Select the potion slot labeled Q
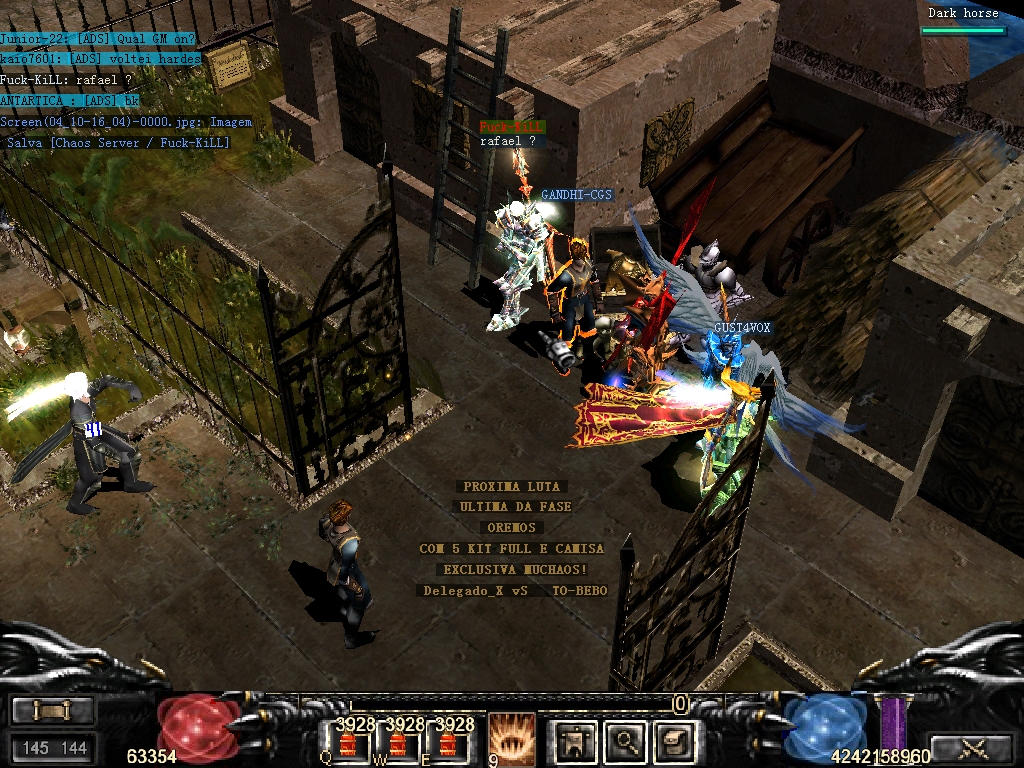The height and width of the screenshot is (768, 1024). click(348, 743)
